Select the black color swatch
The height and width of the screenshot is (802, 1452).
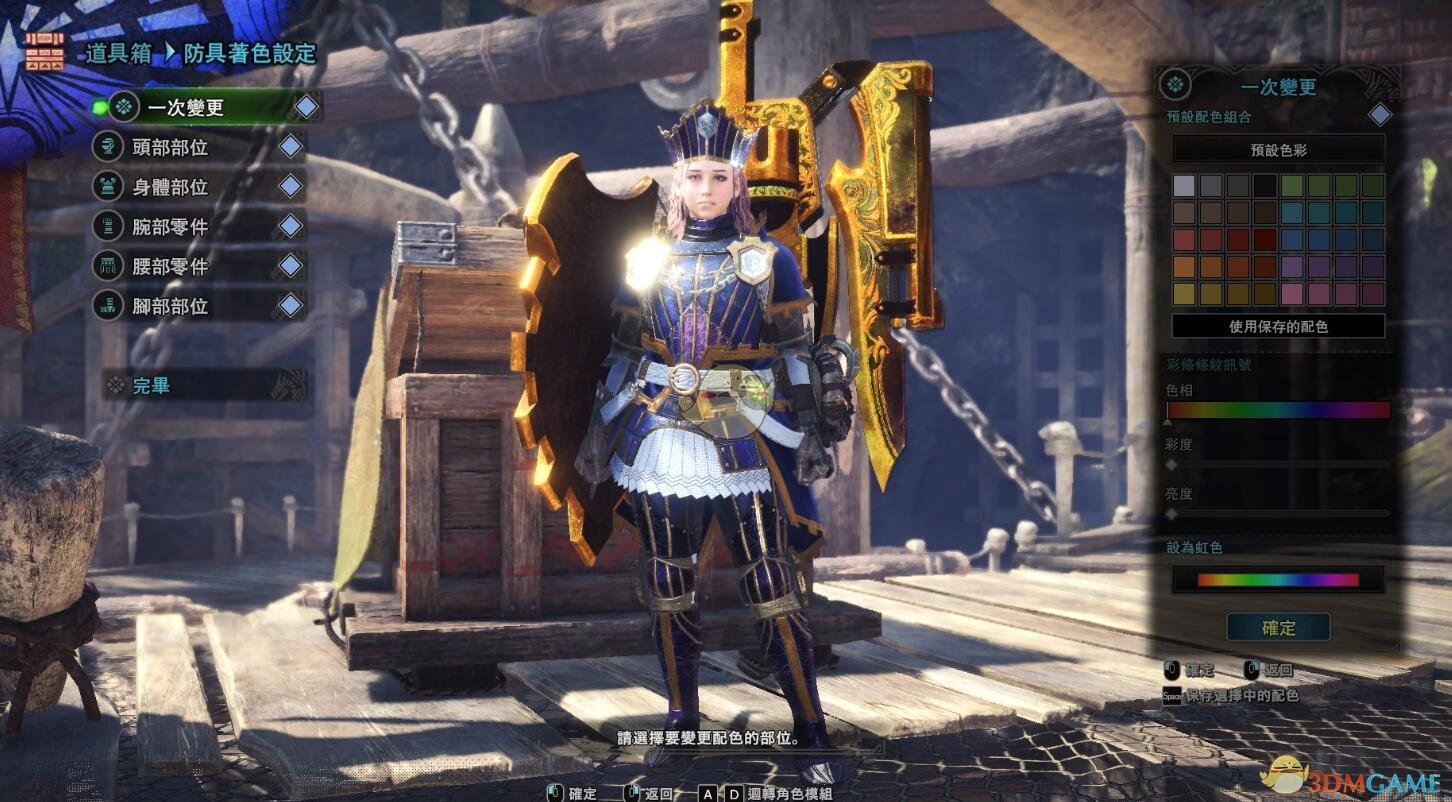pos(1265,186)
